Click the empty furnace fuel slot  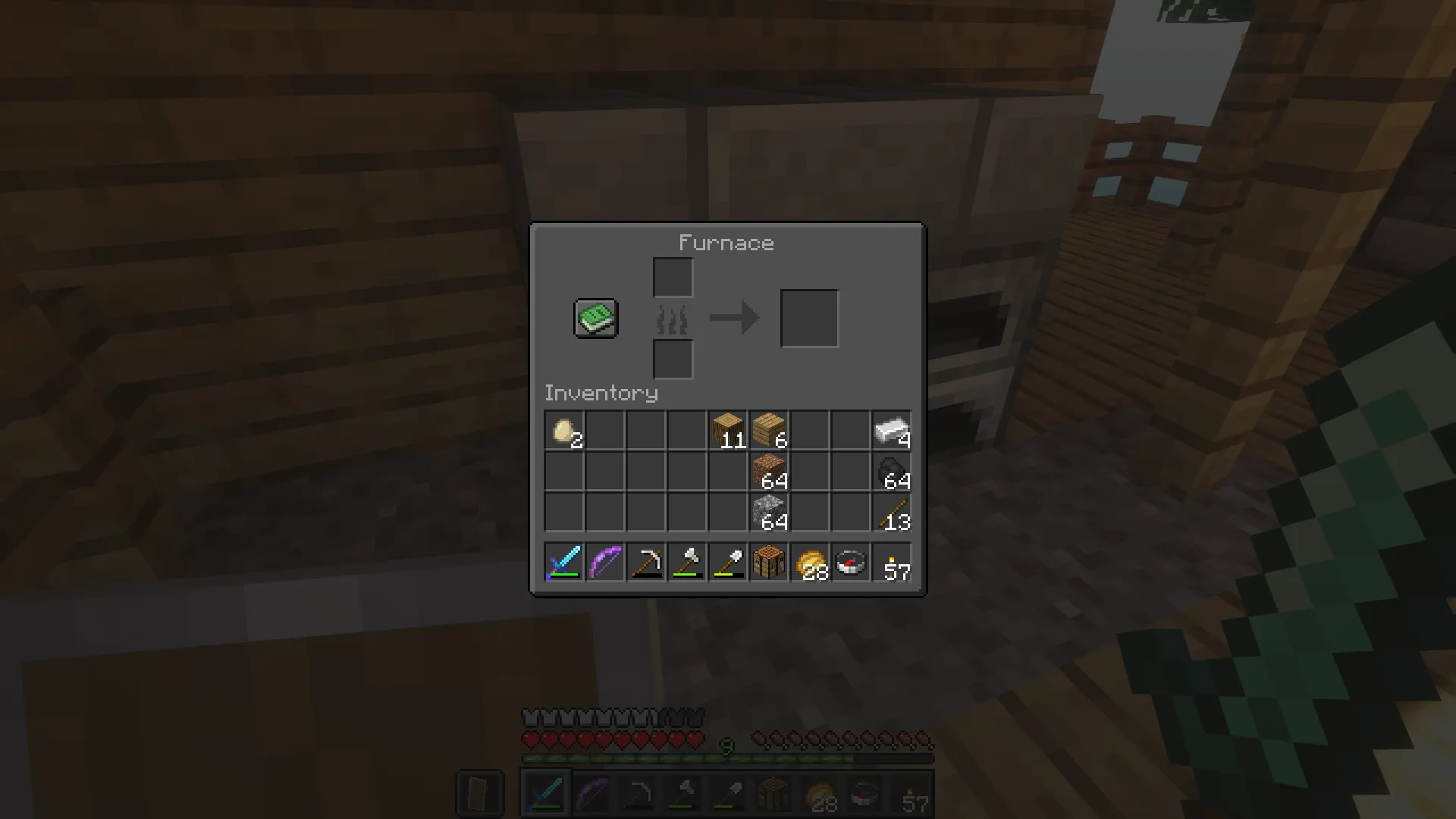pos(673,359)
